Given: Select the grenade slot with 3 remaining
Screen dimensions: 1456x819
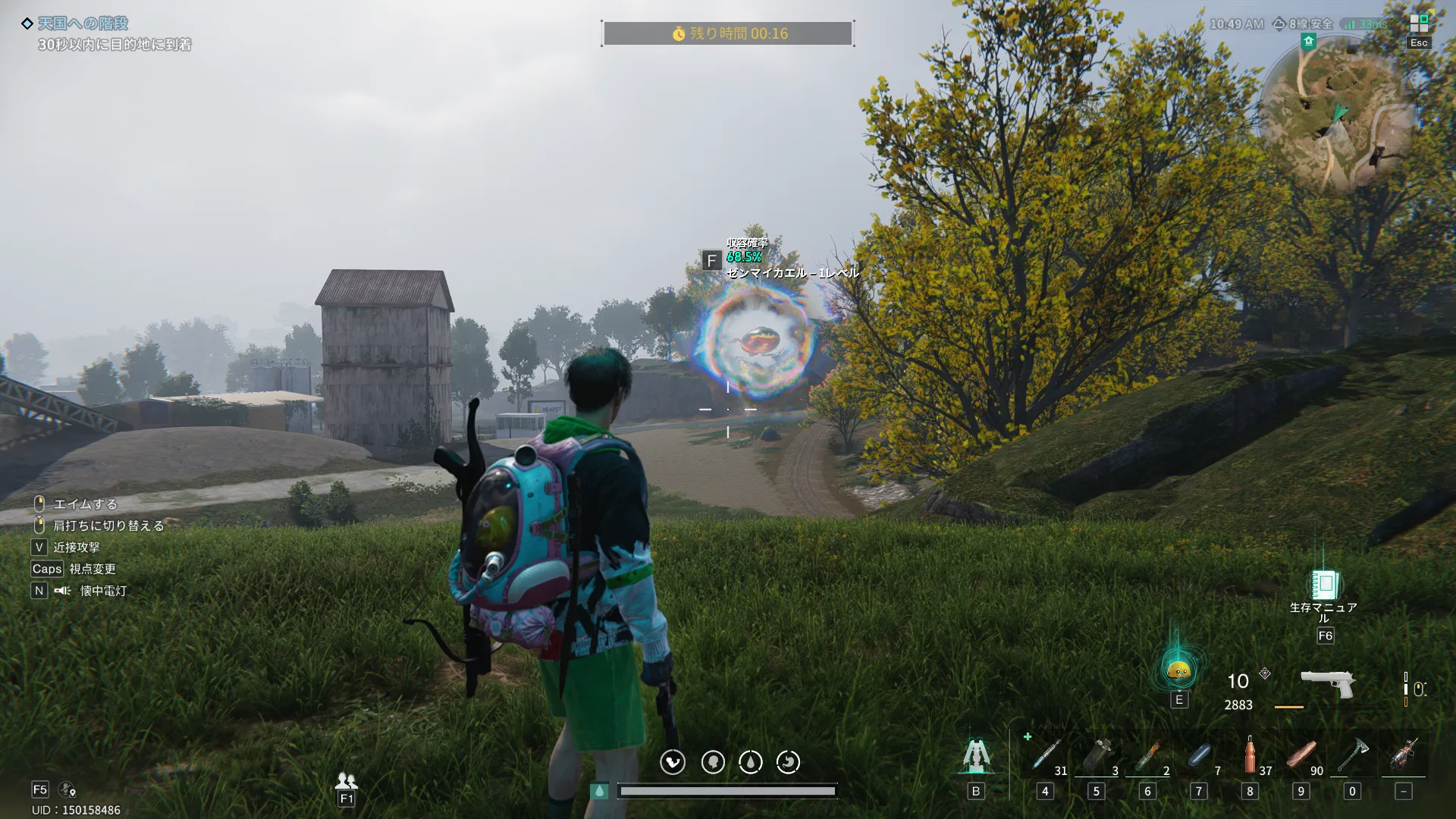Looking at the screenshot, I should click(1097, 756).
